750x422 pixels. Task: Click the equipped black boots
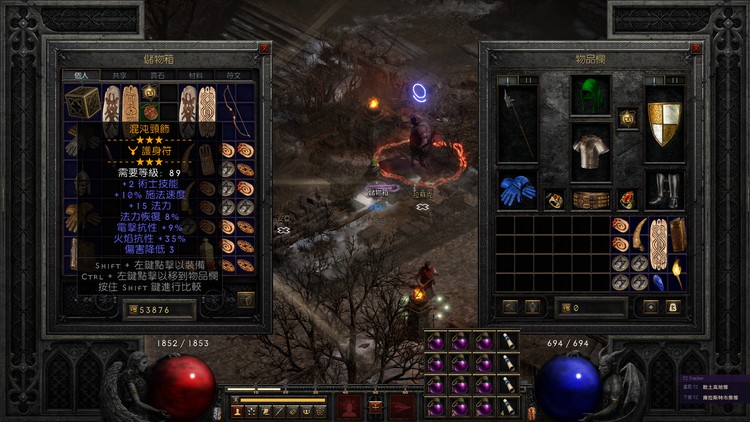click(x=663, y=190)
